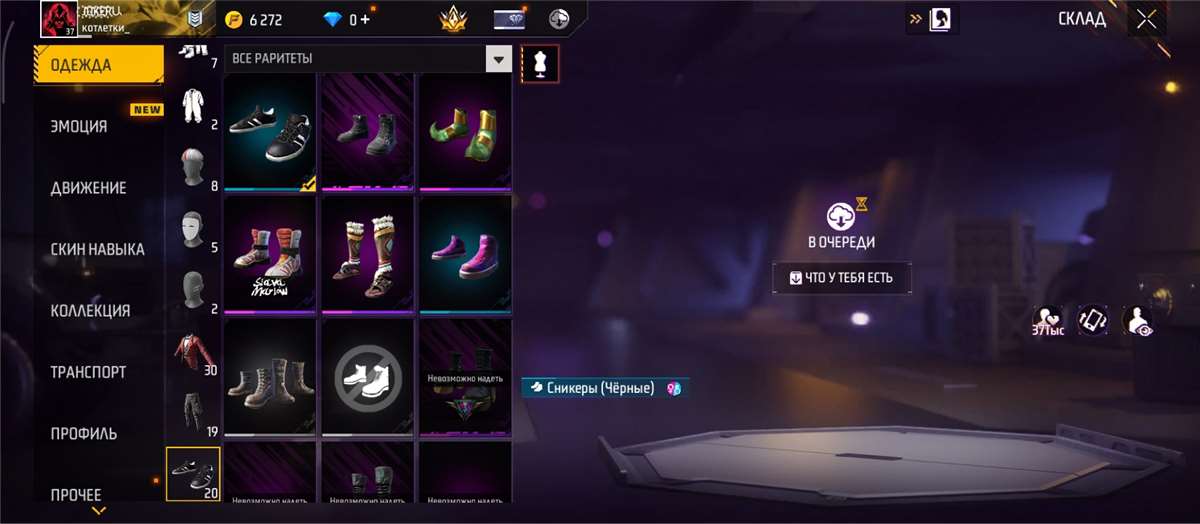The width and height of the screenshot is (1200, 524).
Task: Switch to the ЭМОЦИЯ tab
Action: [x=79, y=127]
